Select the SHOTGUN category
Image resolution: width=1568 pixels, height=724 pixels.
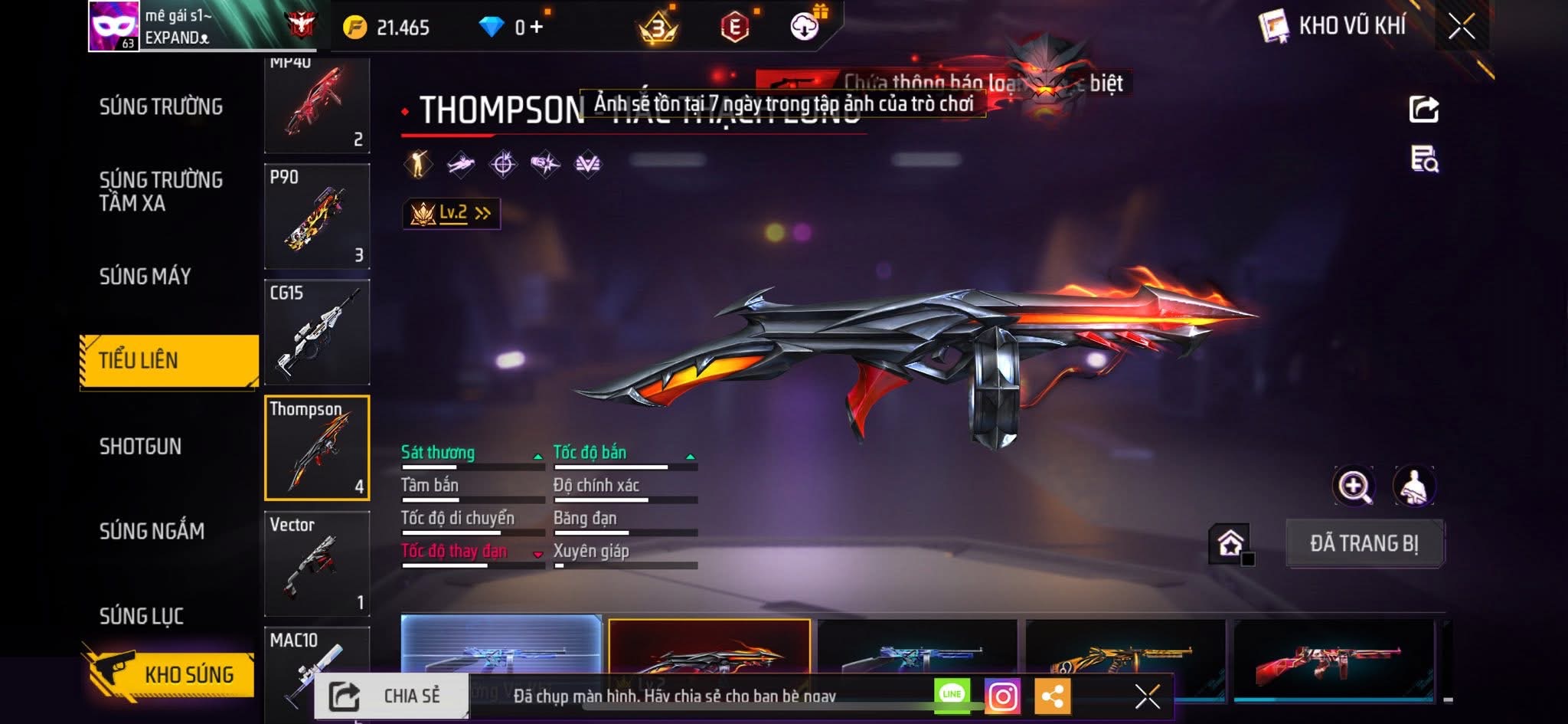(x=140, y=447)
